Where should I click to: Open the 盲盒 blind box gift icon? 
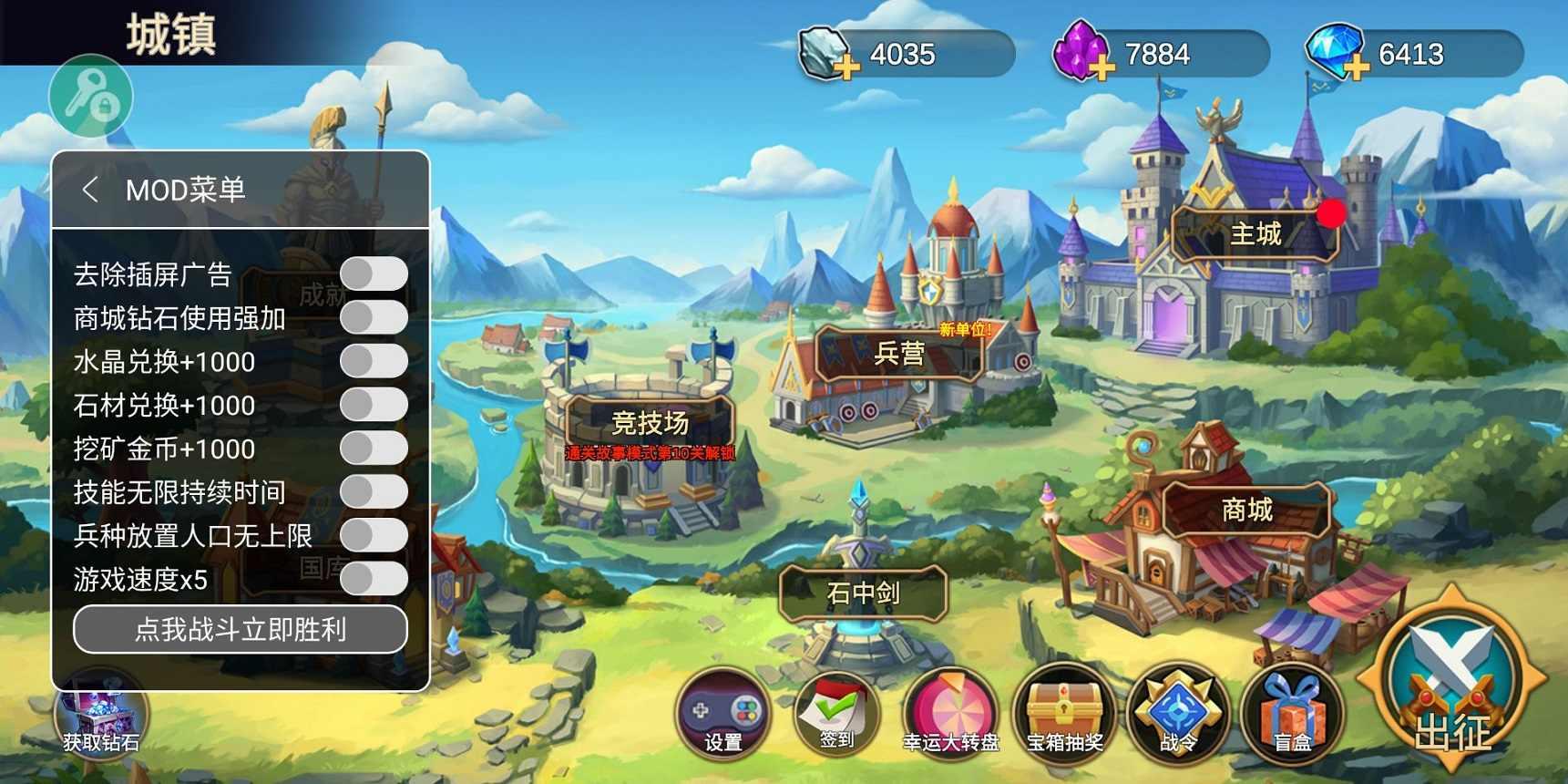point(1291,716)
